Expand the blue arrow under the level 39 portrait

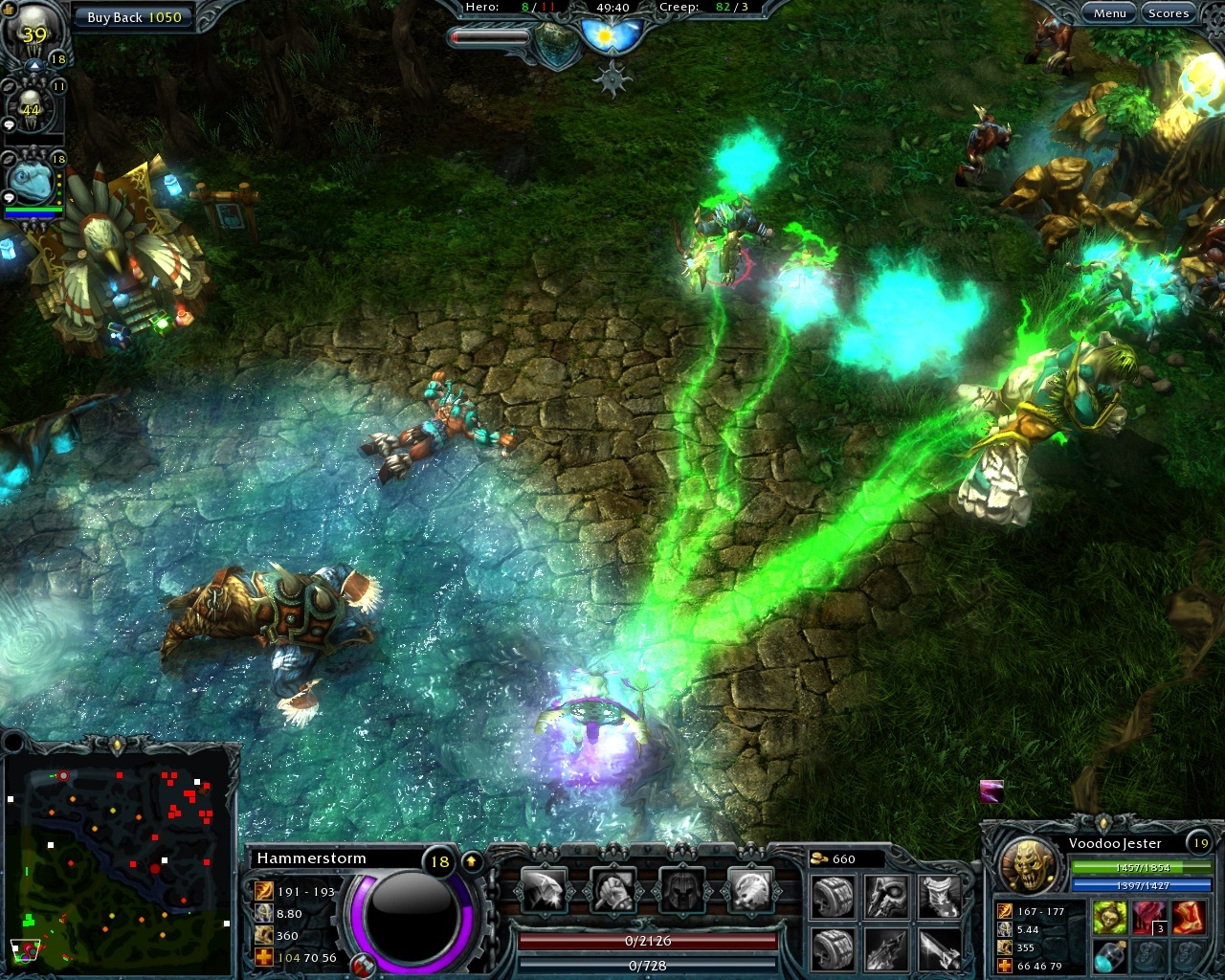click(35, 65)
